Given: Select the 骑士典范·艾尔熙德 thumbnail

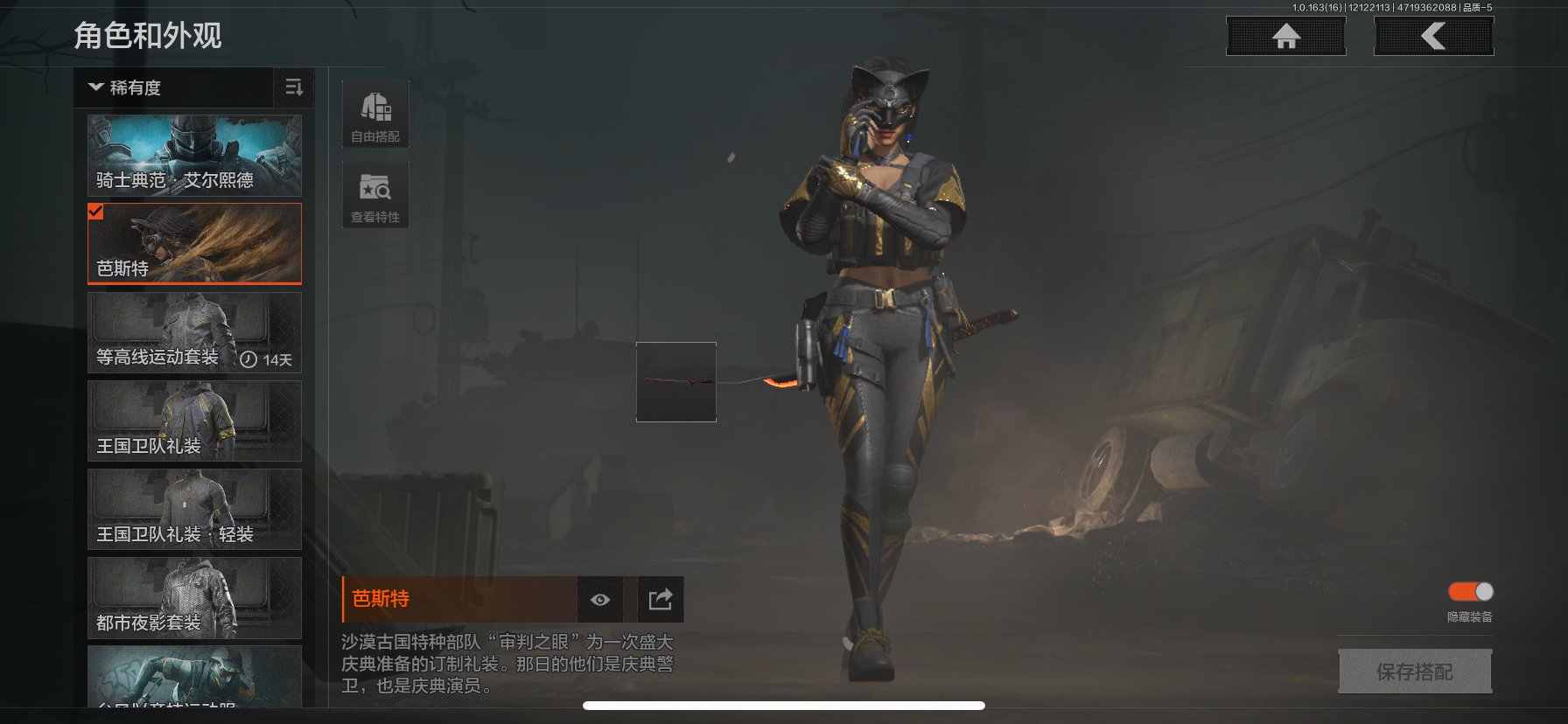Looking at the screenshot, I should (193, 156).
